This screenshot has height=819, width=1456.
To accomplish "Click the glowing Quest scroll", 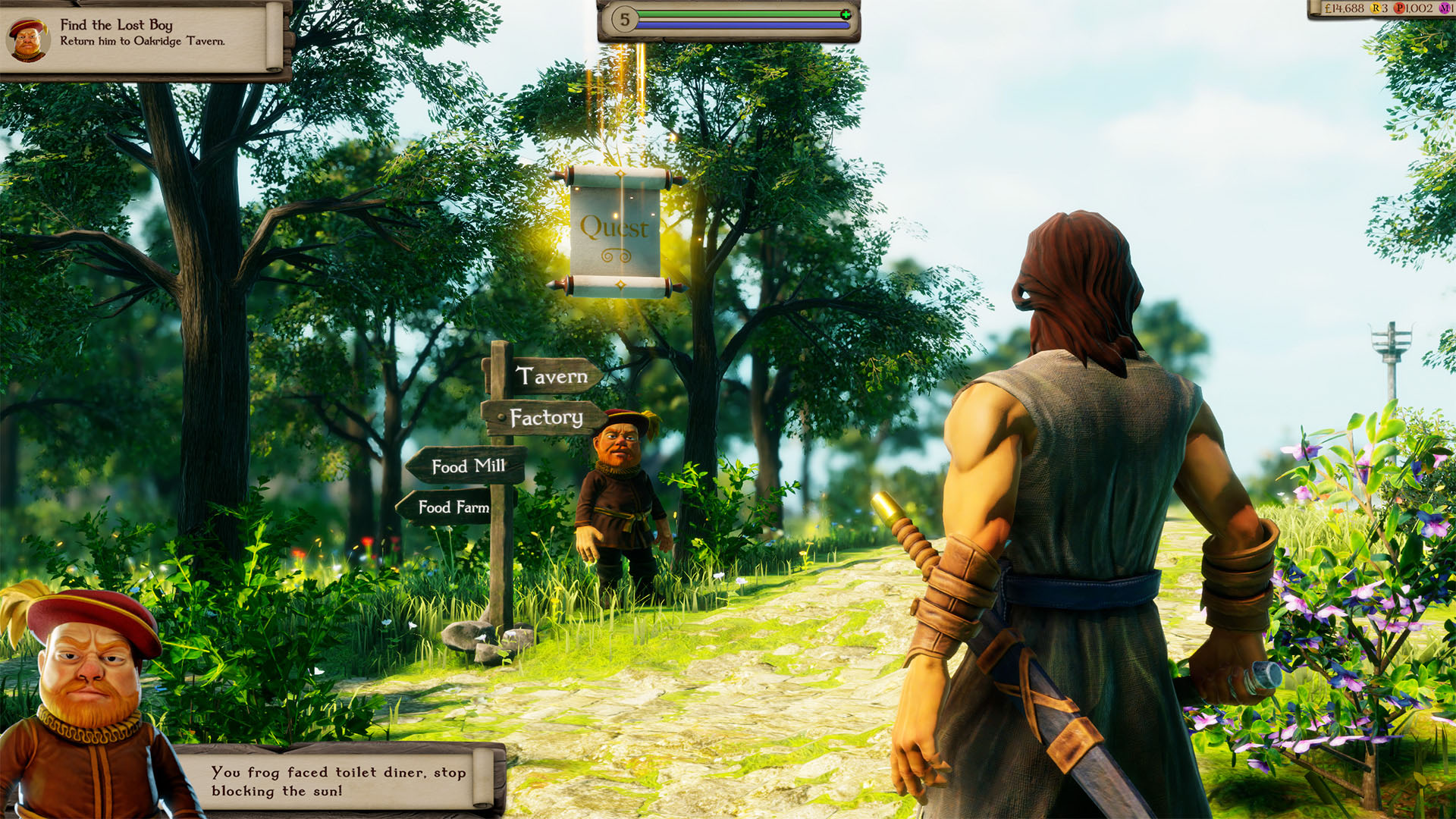I will (617, 227).
